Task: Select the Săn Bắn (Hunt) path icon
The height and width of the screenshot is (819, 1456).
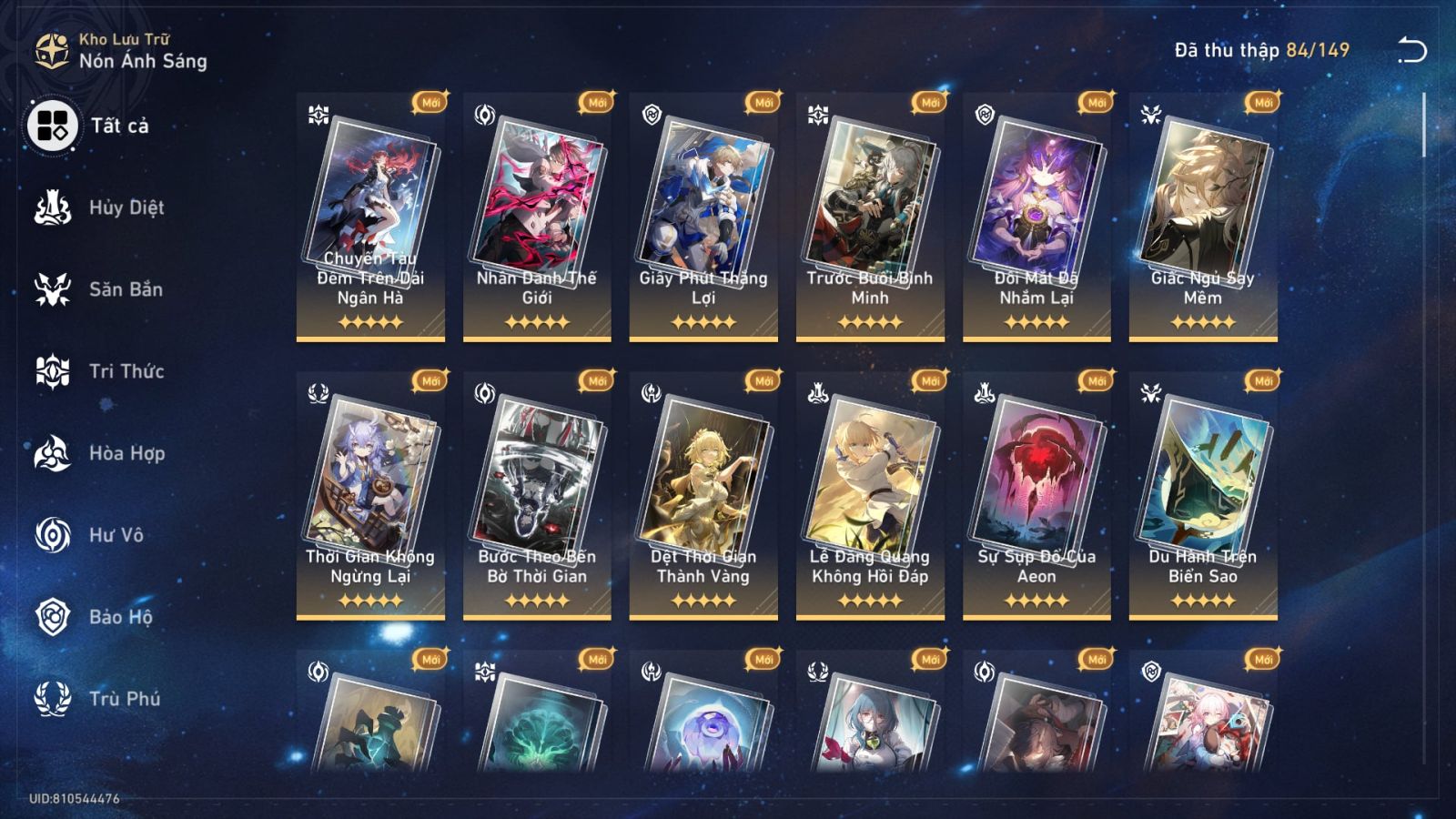Action: coord(55,289)
